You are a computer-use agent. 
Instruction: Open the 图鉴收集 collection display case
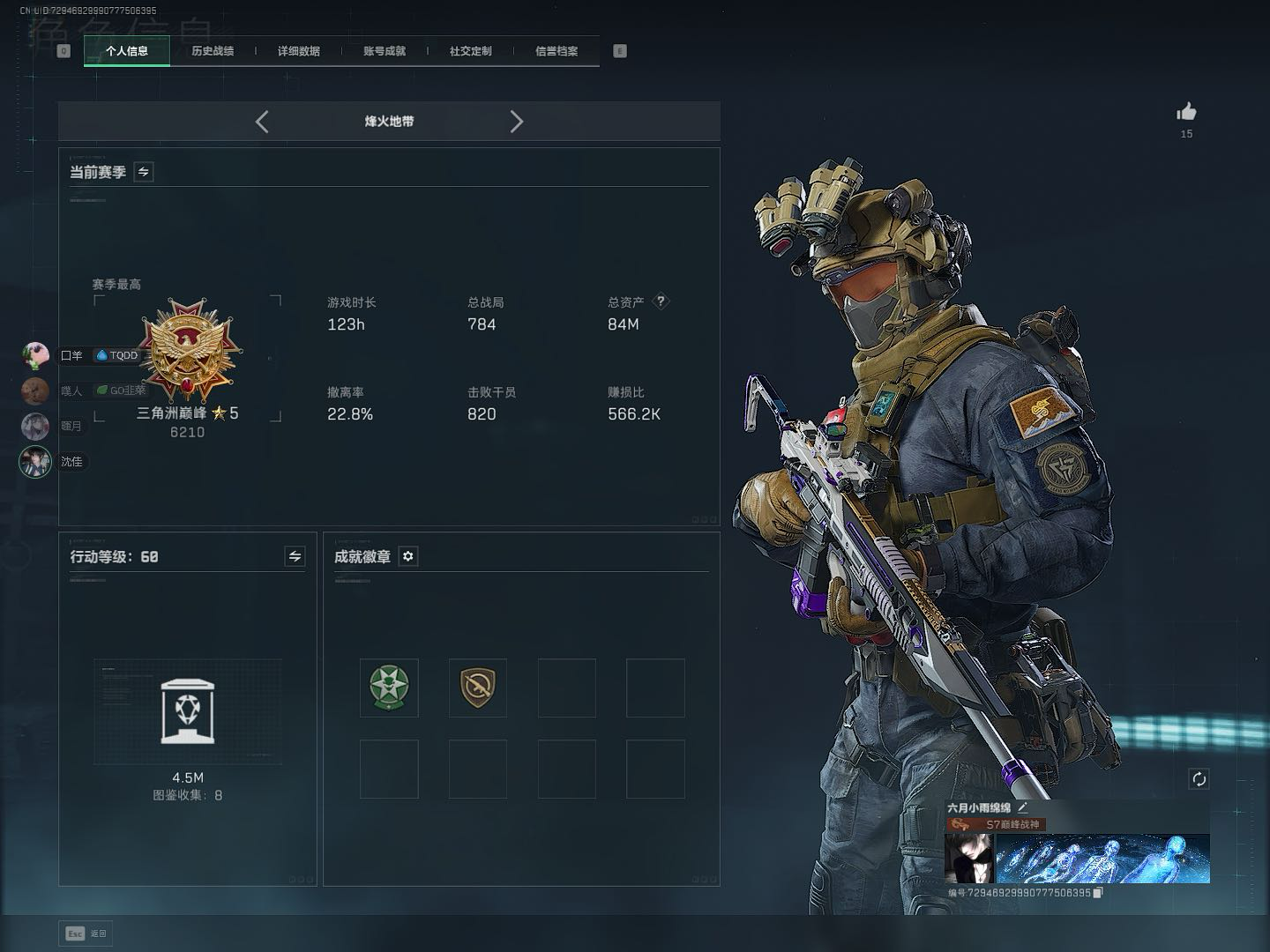point(188,711)
